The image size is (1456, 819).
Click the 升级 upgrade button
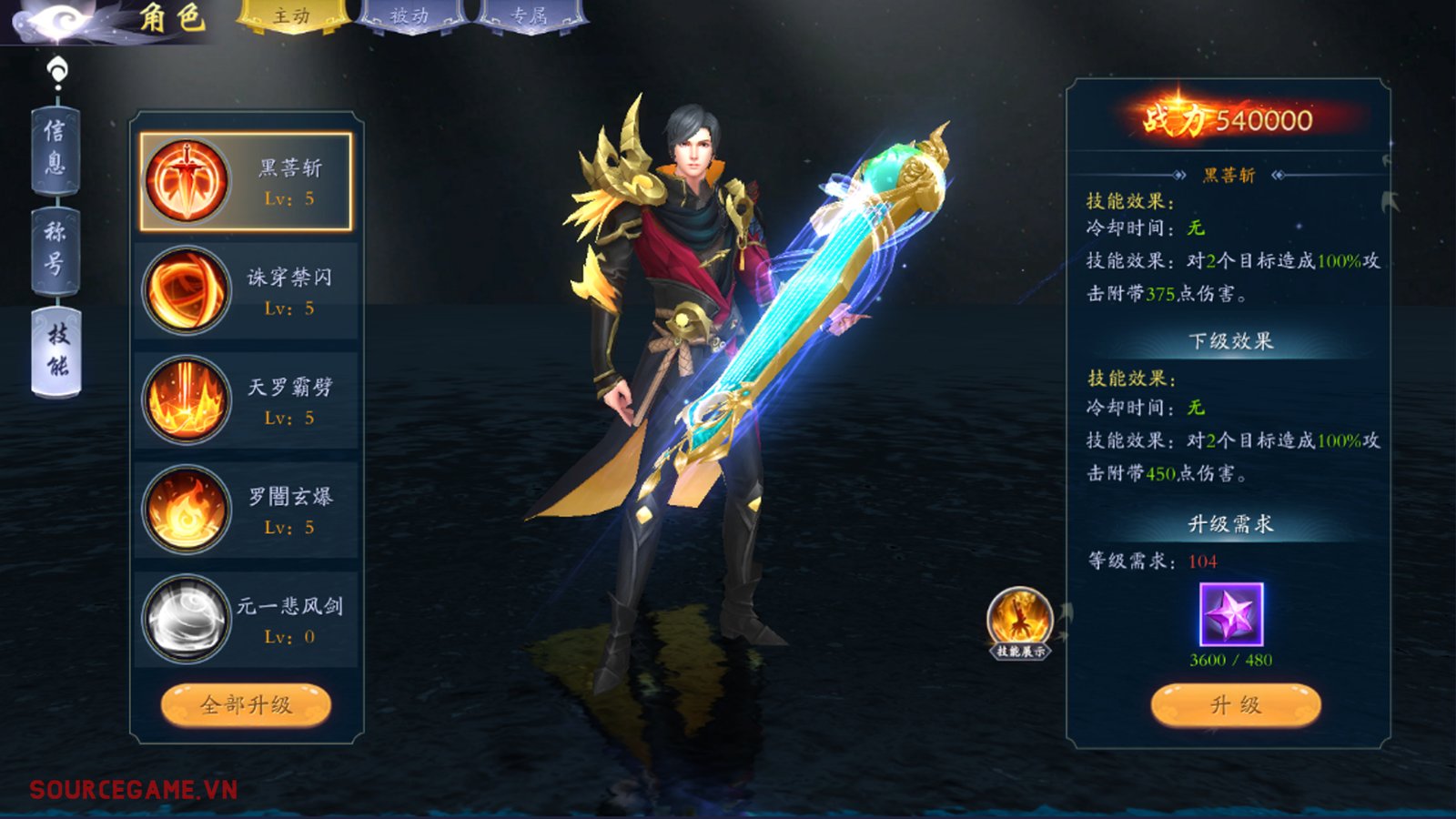point(1235,705)
